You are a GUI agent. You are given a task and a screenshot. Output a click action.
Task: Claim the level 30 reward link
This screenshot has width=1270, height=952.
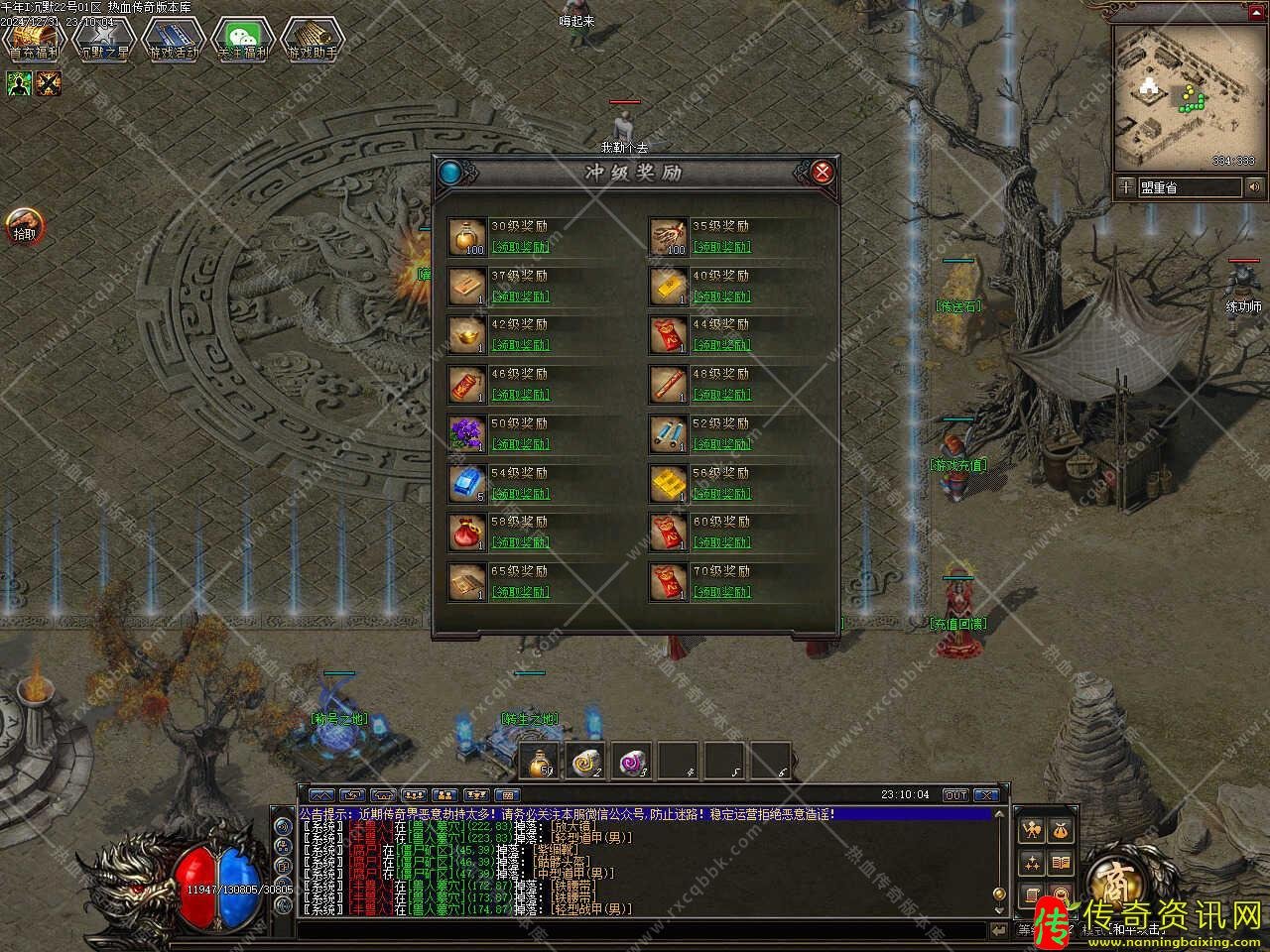coord(520,247)
